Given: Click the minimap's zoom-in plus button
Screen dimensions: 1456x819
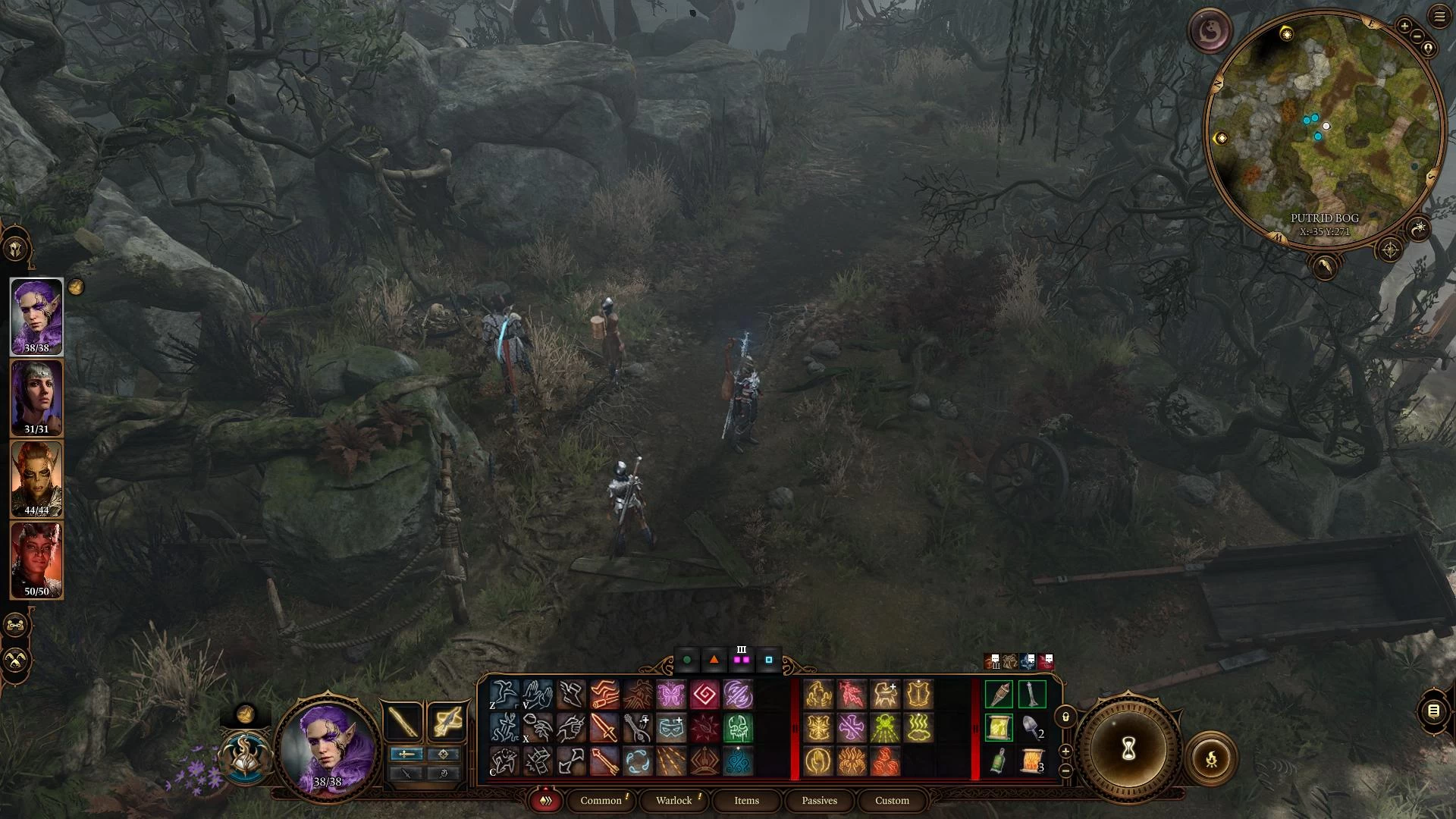Looking at the screenshot, I should [1404, 27].
